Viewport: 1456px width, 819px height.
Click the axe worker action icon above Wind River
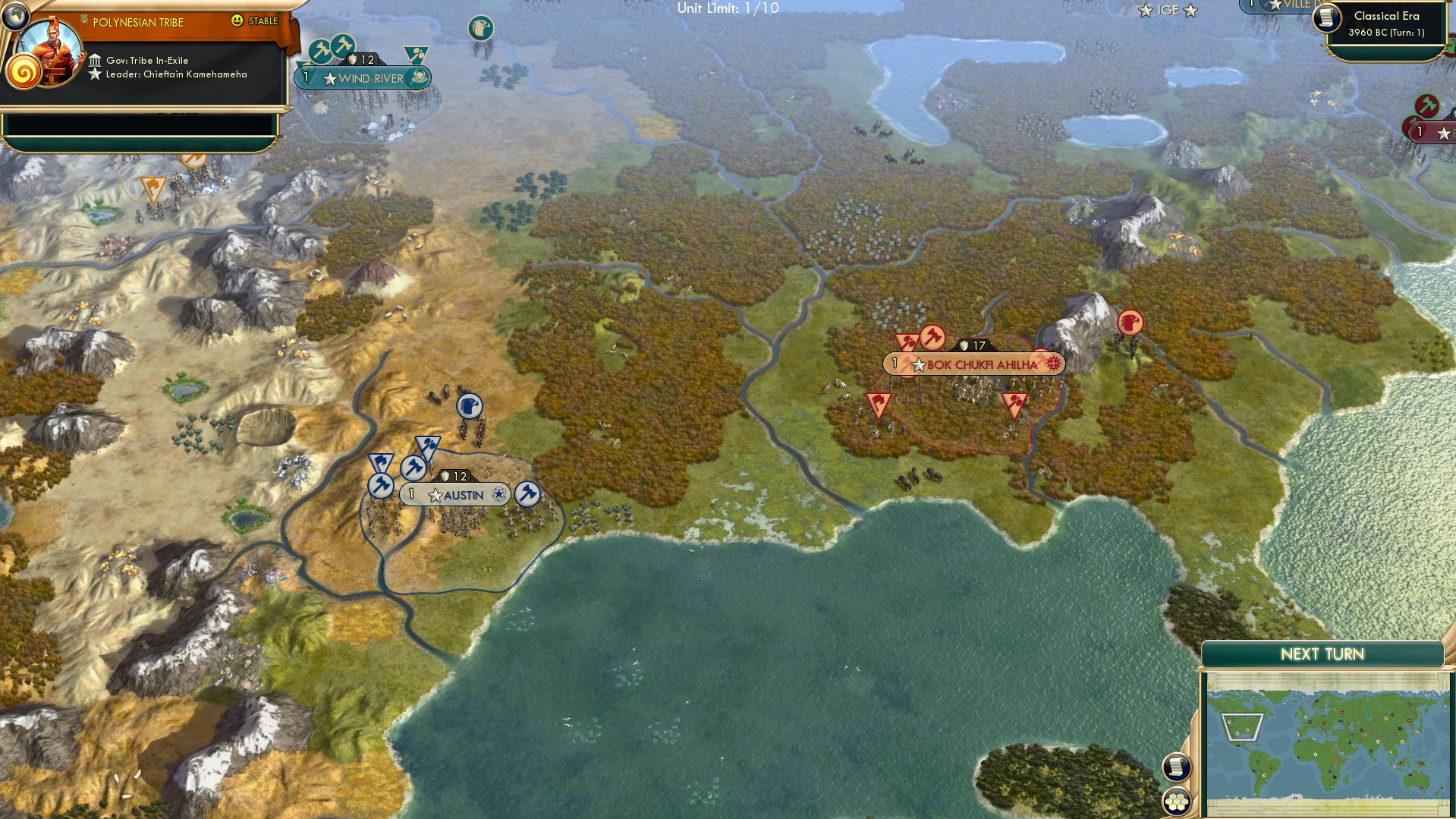[342, 45]
